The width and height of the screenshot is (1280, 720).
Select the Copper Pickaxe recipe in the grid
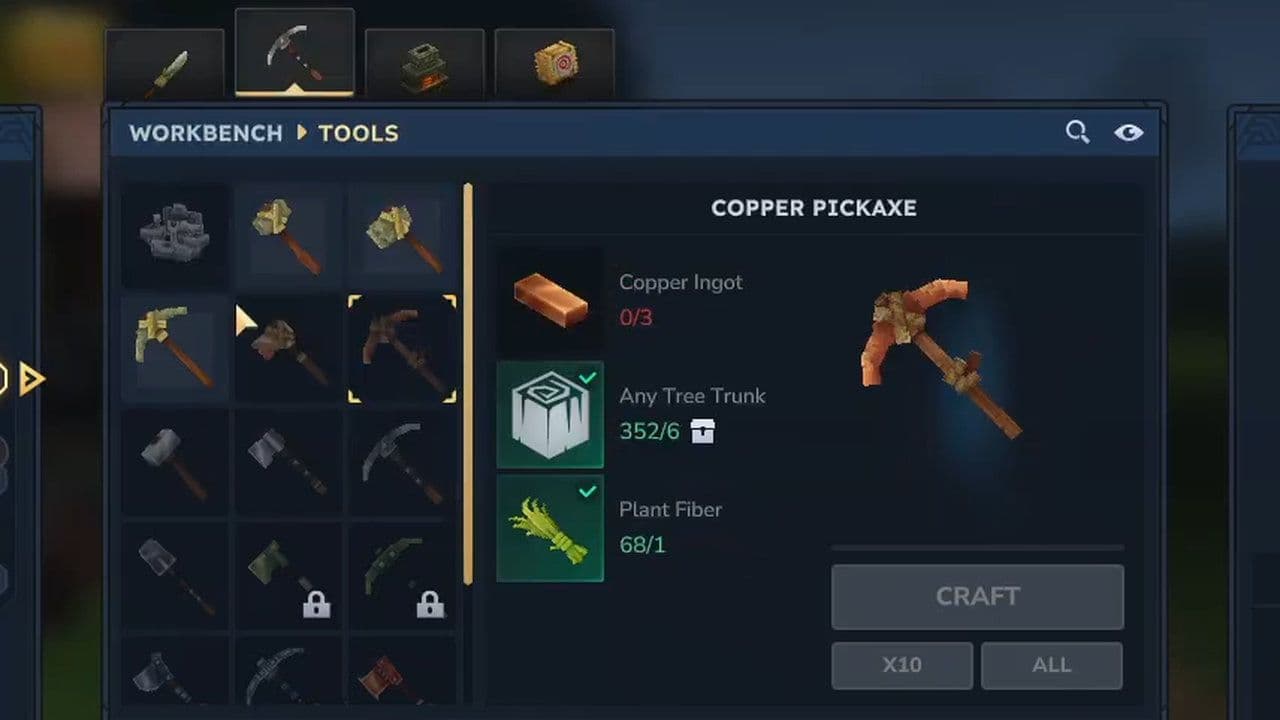[x=403, y=350]
